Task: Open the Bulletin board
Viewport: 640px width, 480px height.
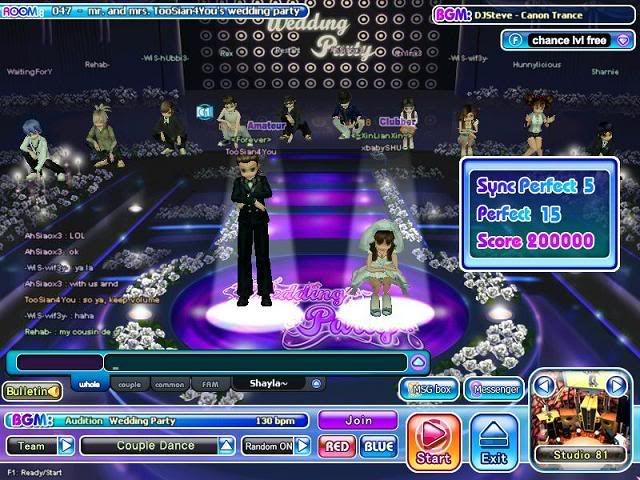Action: tap(31, 391)
